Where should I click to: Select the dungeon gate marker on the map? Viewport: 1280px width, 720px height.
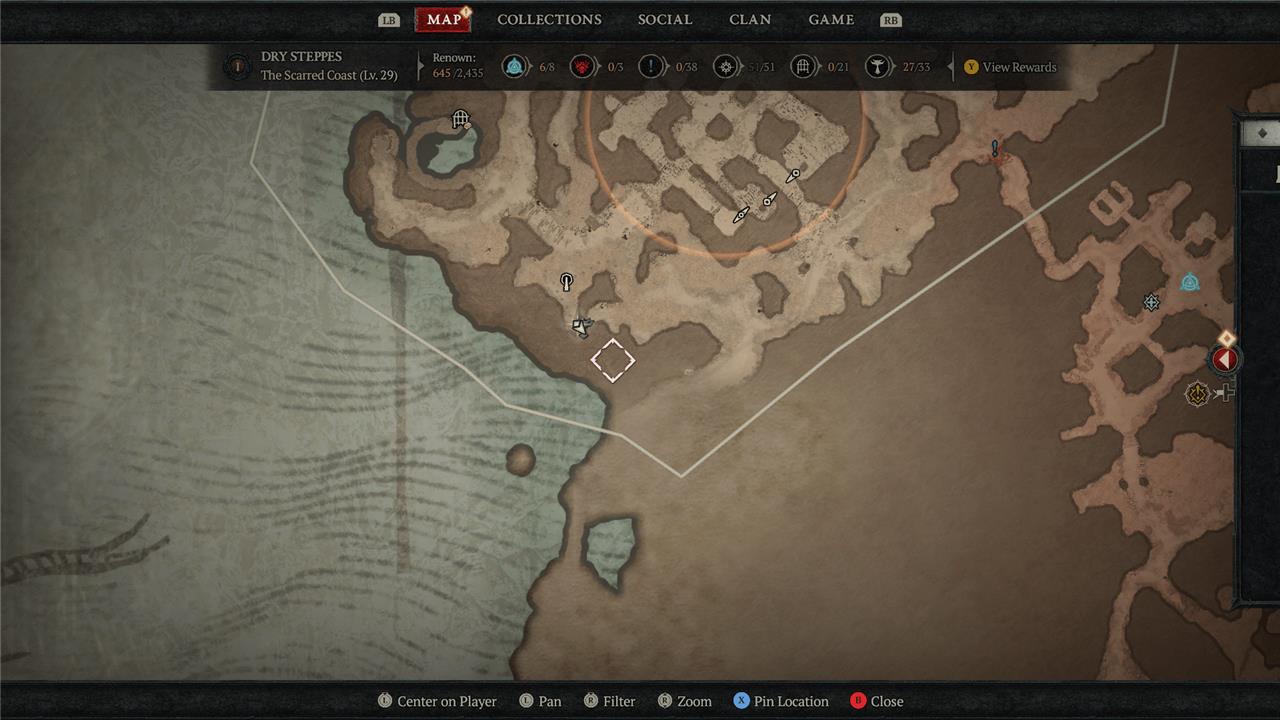(460, 120)
